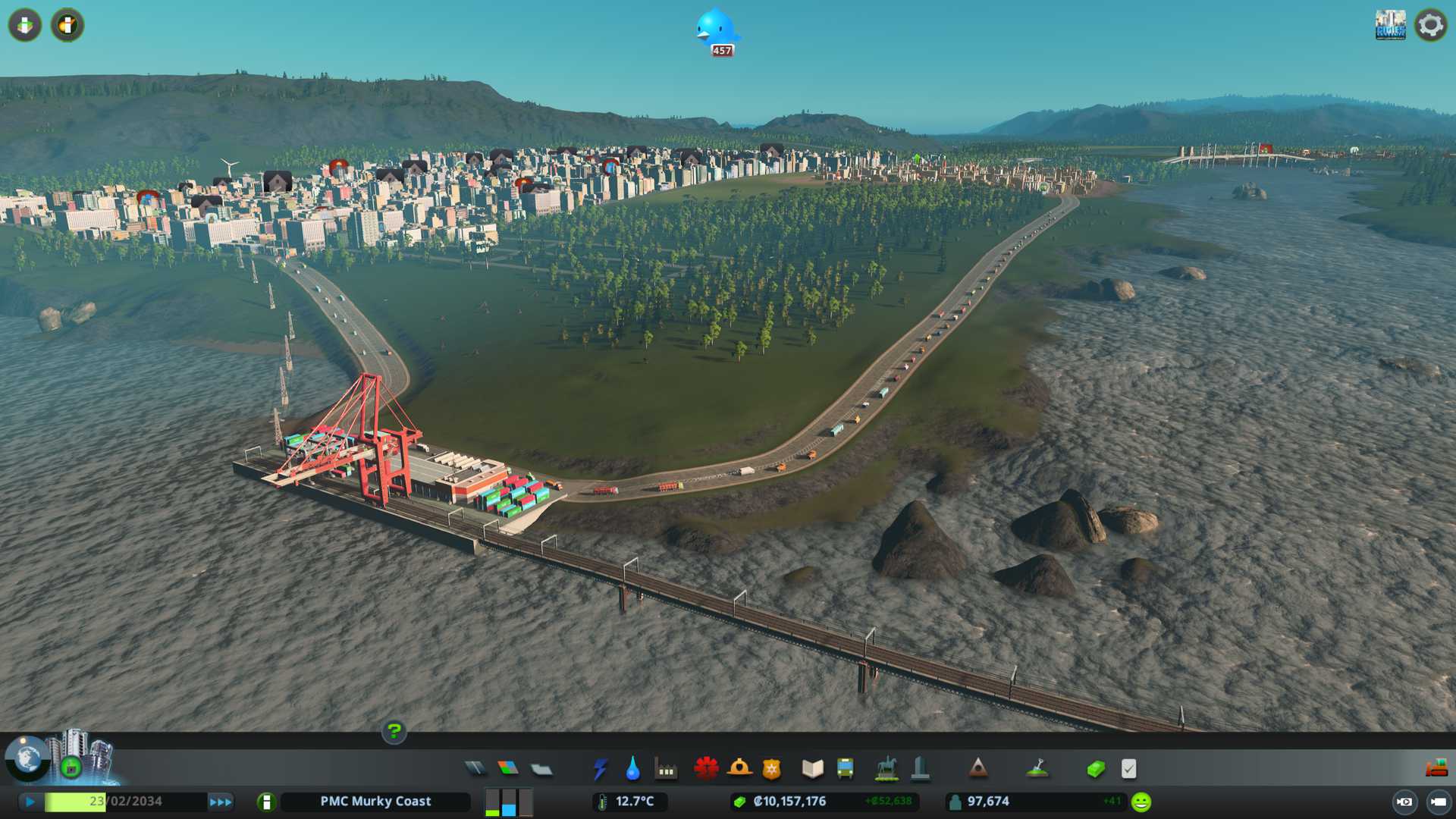Activate the bulldozer tool

[x=1436, y=769]
